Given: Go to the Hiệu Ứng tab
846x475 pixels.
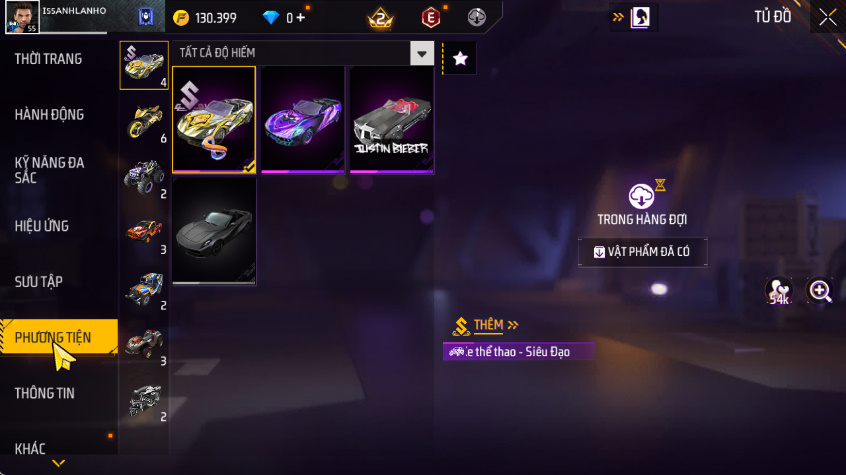Looking at the screenshot, I should click(x=42, y=226).
